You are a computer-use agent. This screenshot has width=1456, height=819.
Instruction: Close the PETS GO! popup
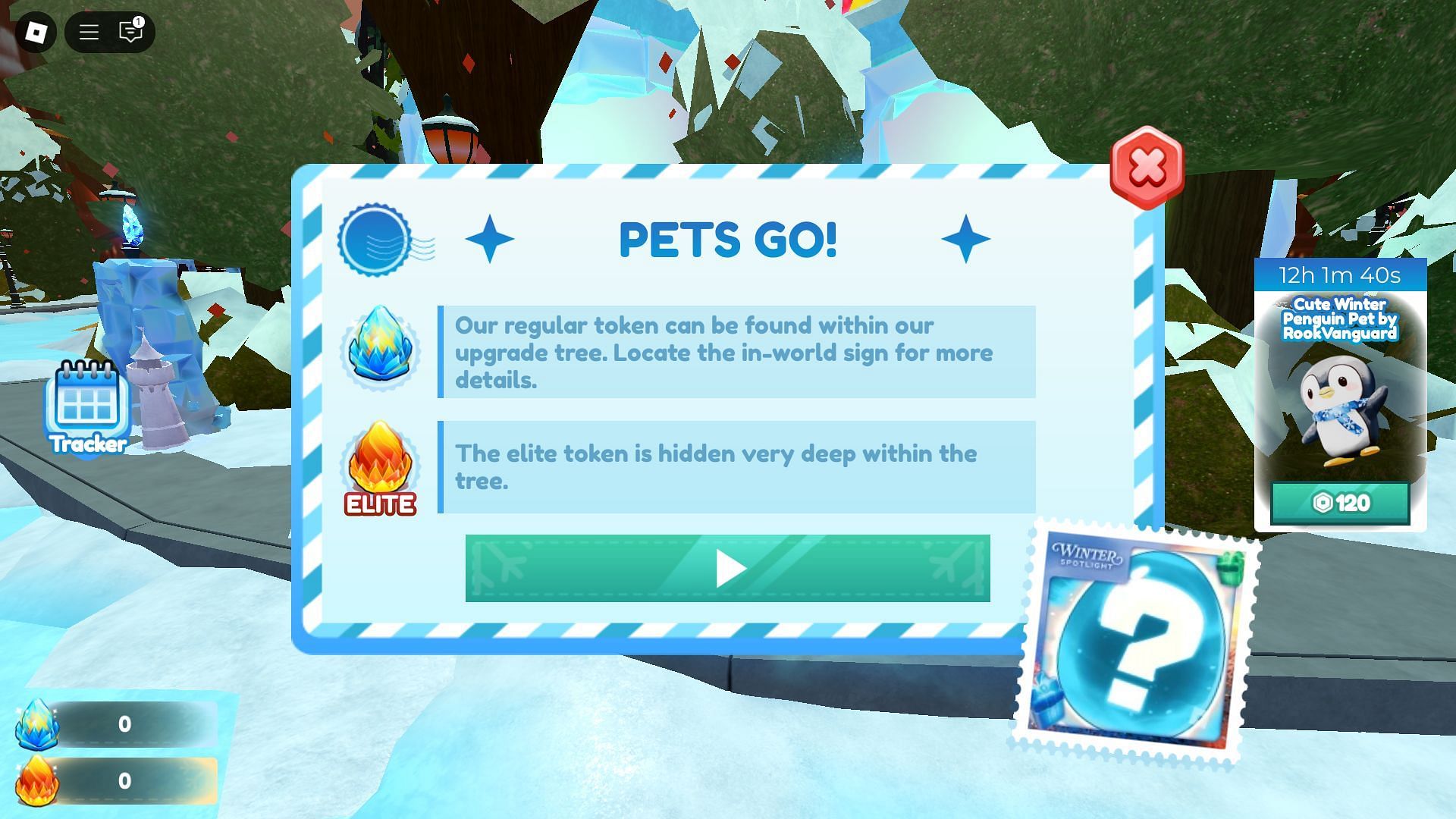1147,168
